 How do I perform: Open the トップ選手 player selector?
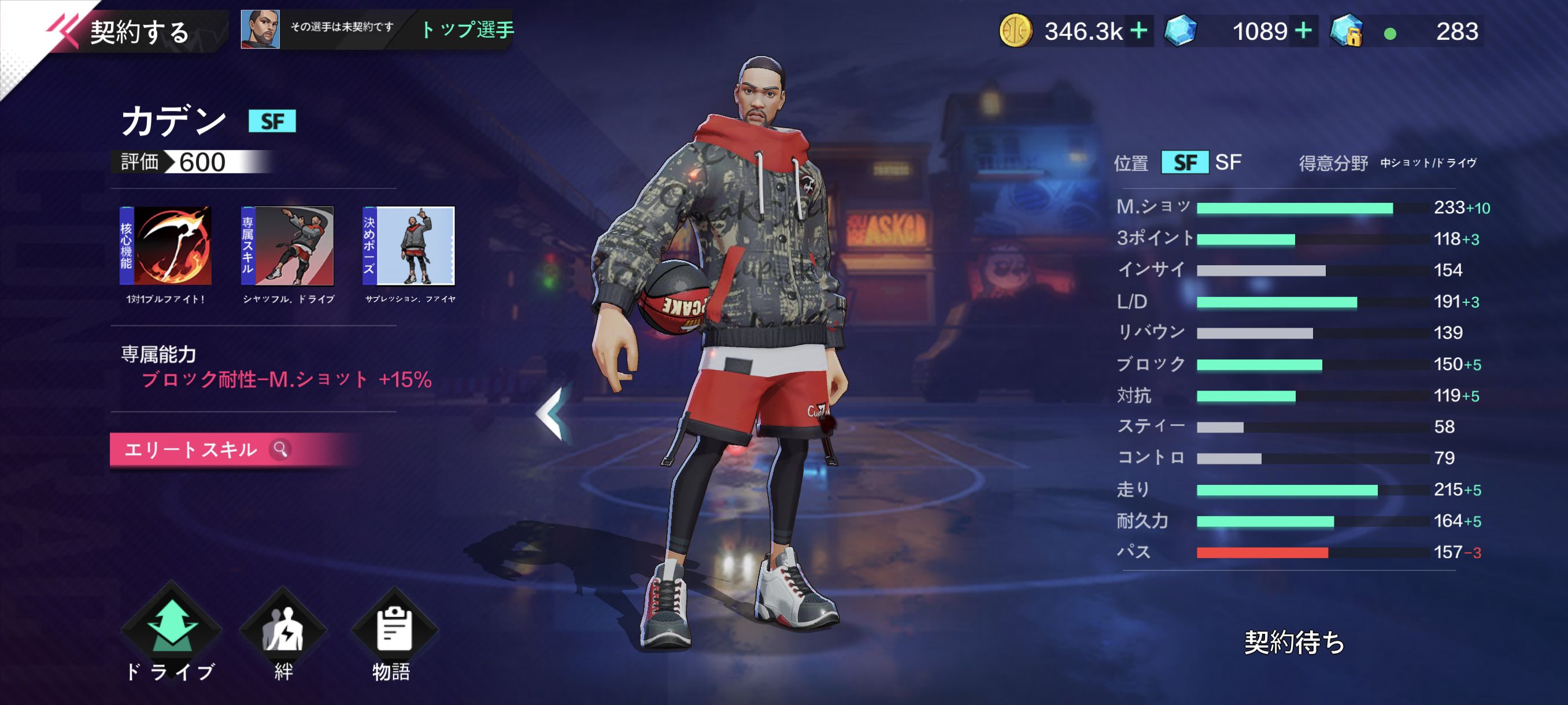[467, 29]
